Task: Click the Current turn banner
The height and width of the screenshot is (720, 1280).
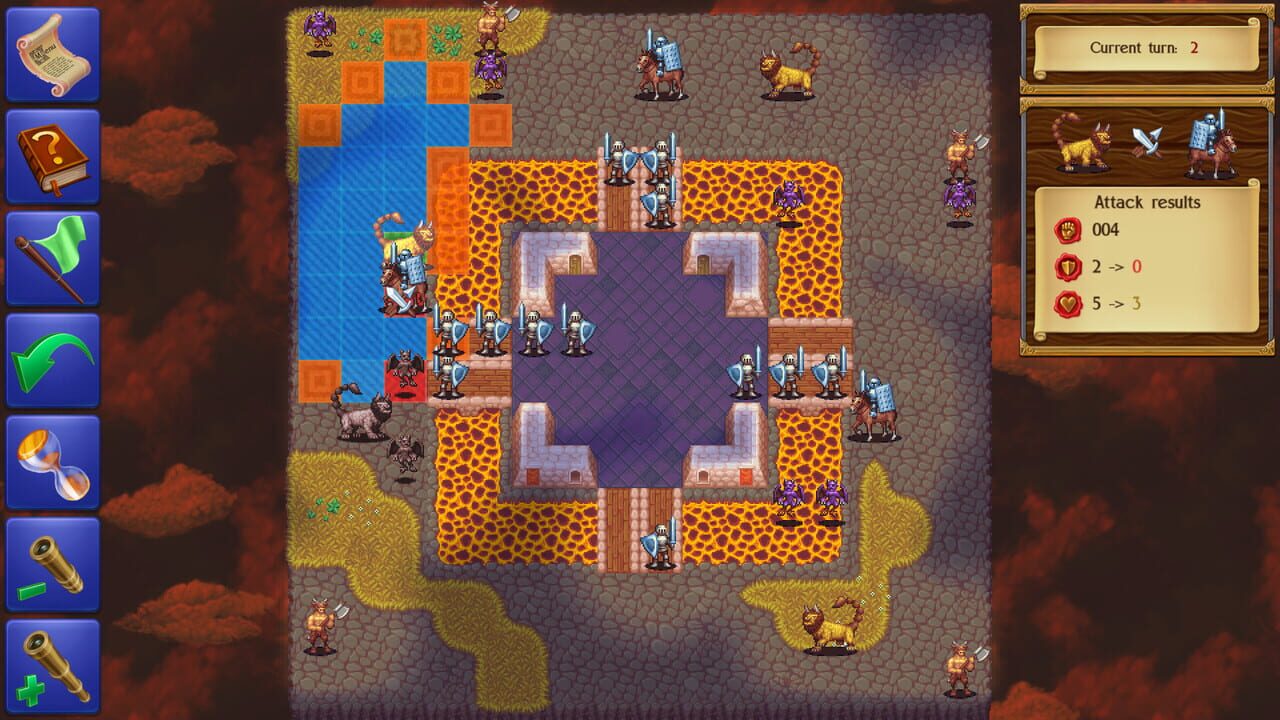Action: [1145, 48]
